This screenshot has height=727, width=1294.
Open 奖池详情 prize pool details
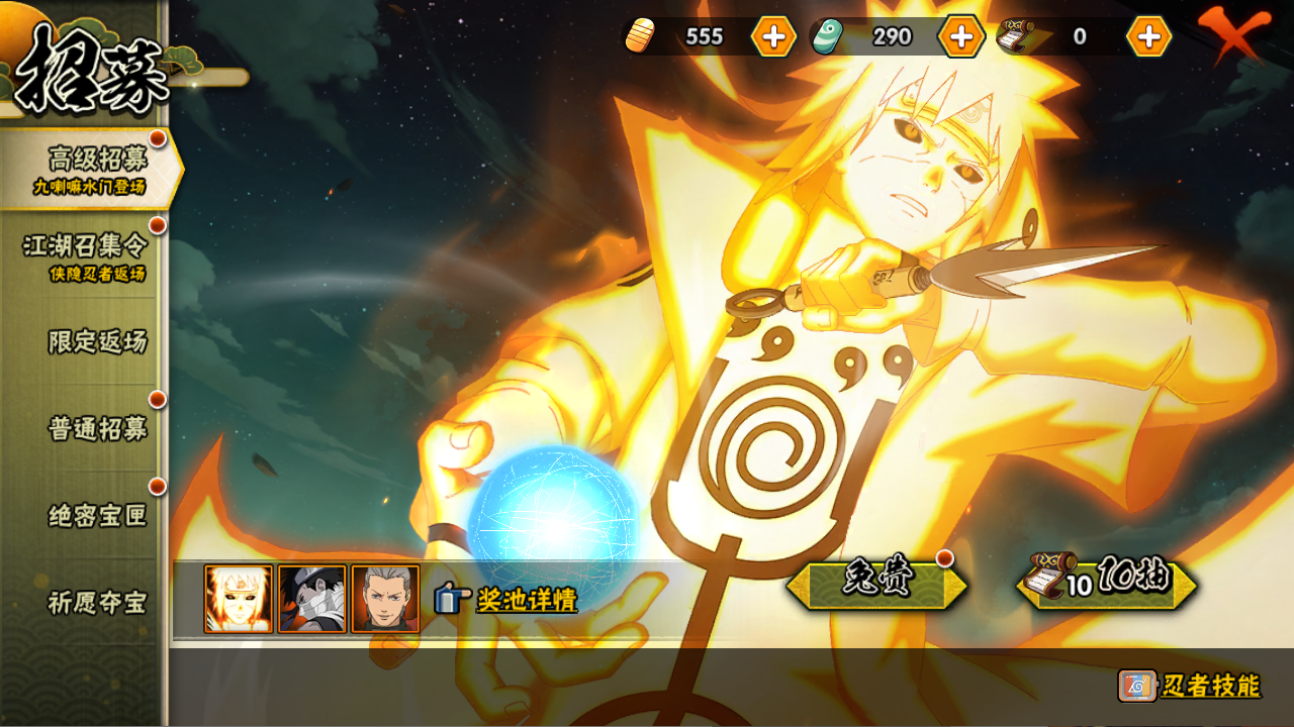[x=507, y=599]
